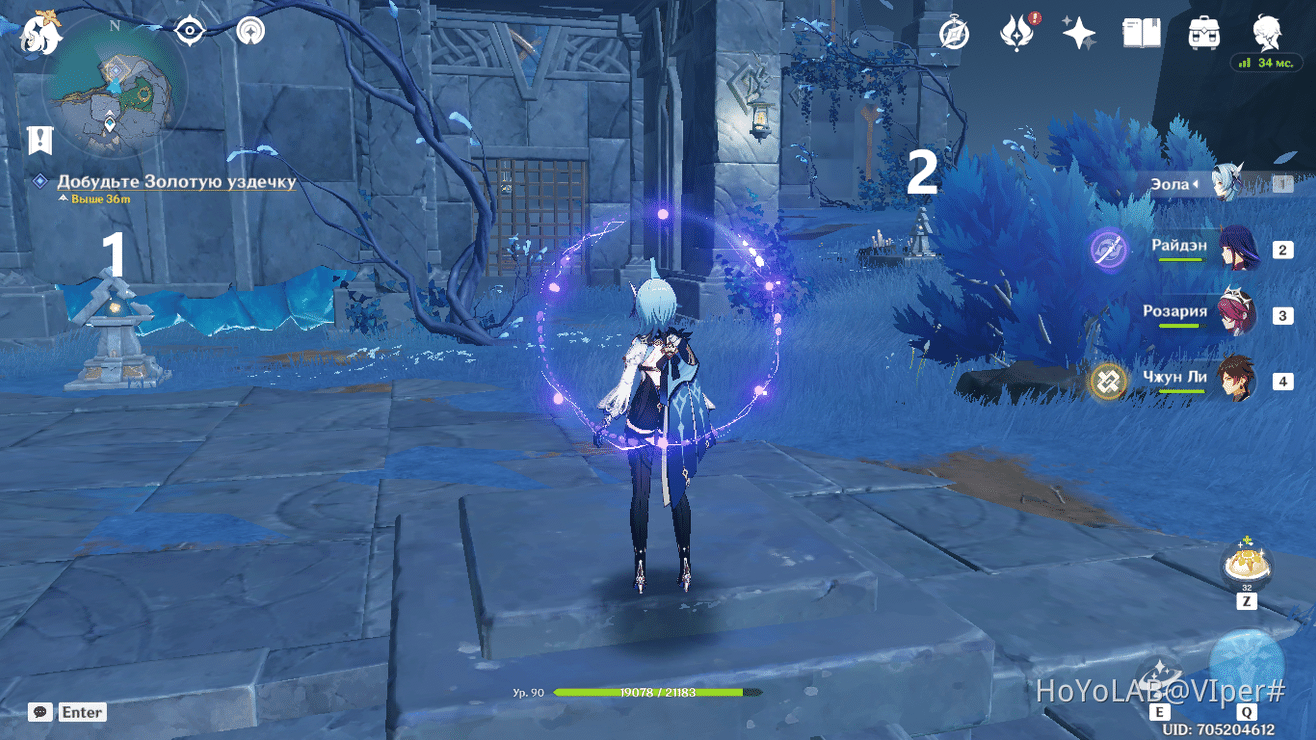This screenshot has width=1316, height=740.
Task: Open the circular minimap
Action: pyautogui.click(x=114, y=92)
